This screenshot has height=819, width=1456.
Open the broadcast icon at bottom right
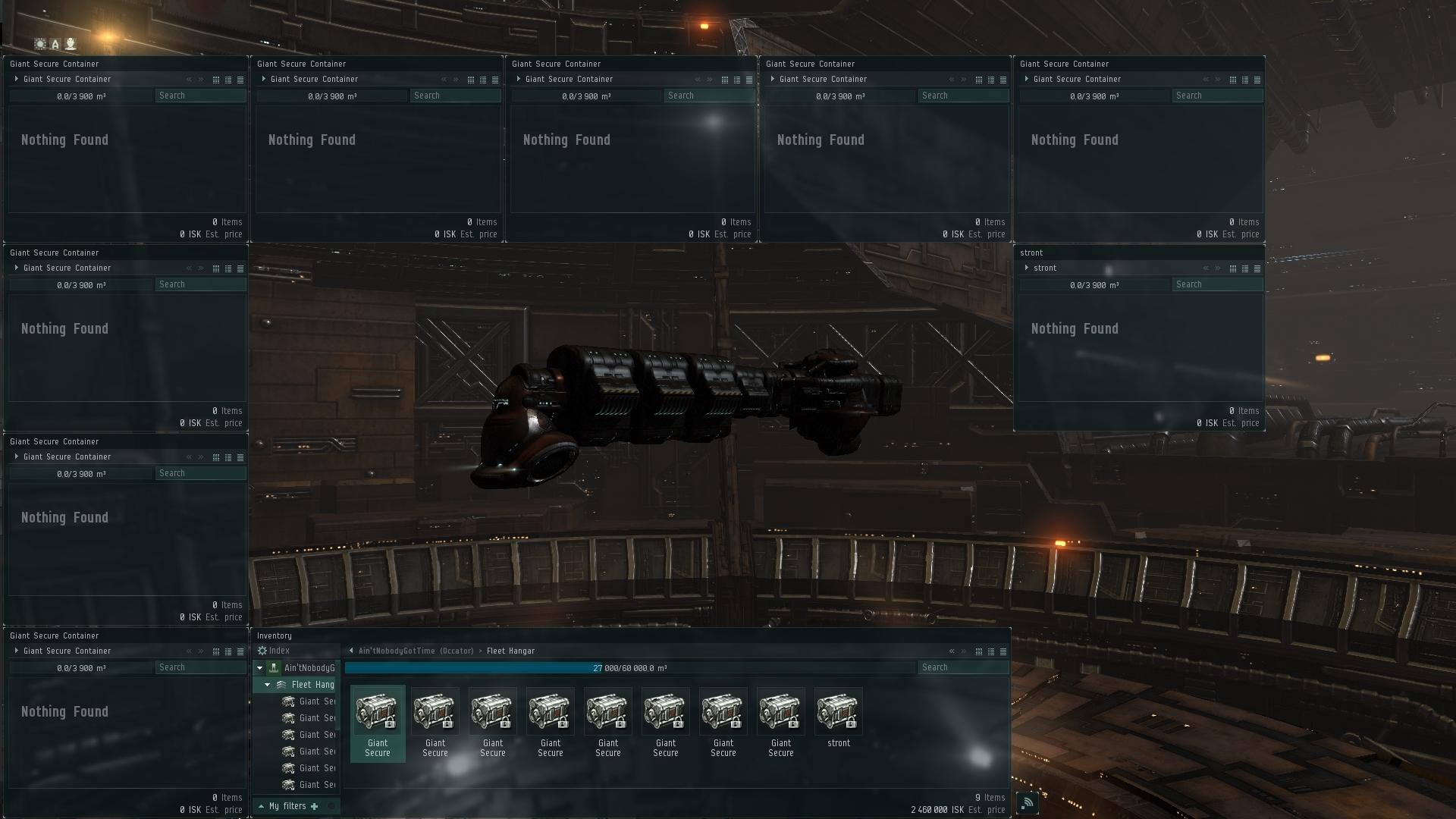(x=1028, y=802)
